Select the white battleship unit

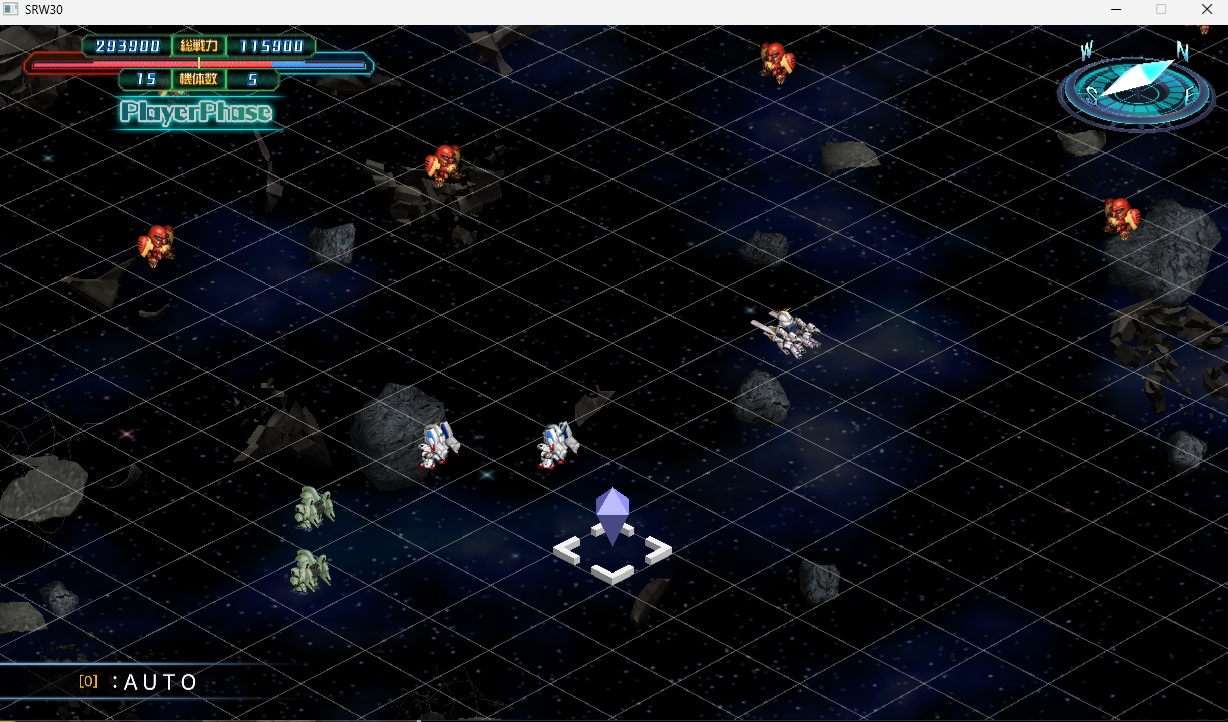787,330
